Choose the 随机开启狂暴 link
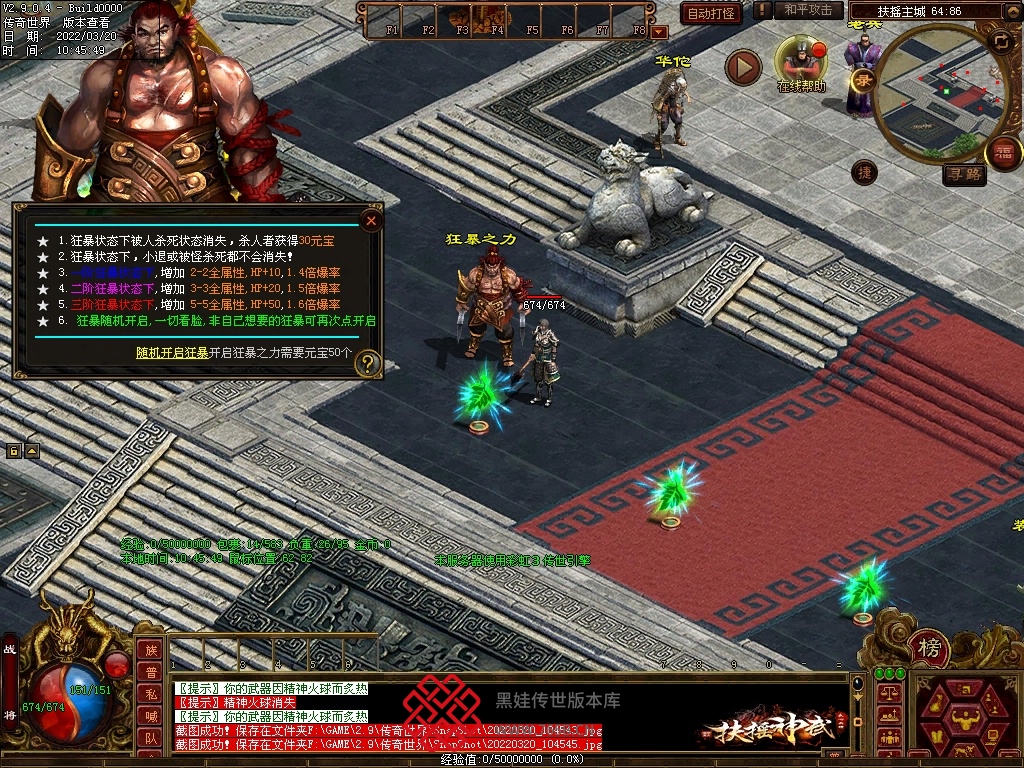Screen dimensions: 1024x768 [172, 353]
